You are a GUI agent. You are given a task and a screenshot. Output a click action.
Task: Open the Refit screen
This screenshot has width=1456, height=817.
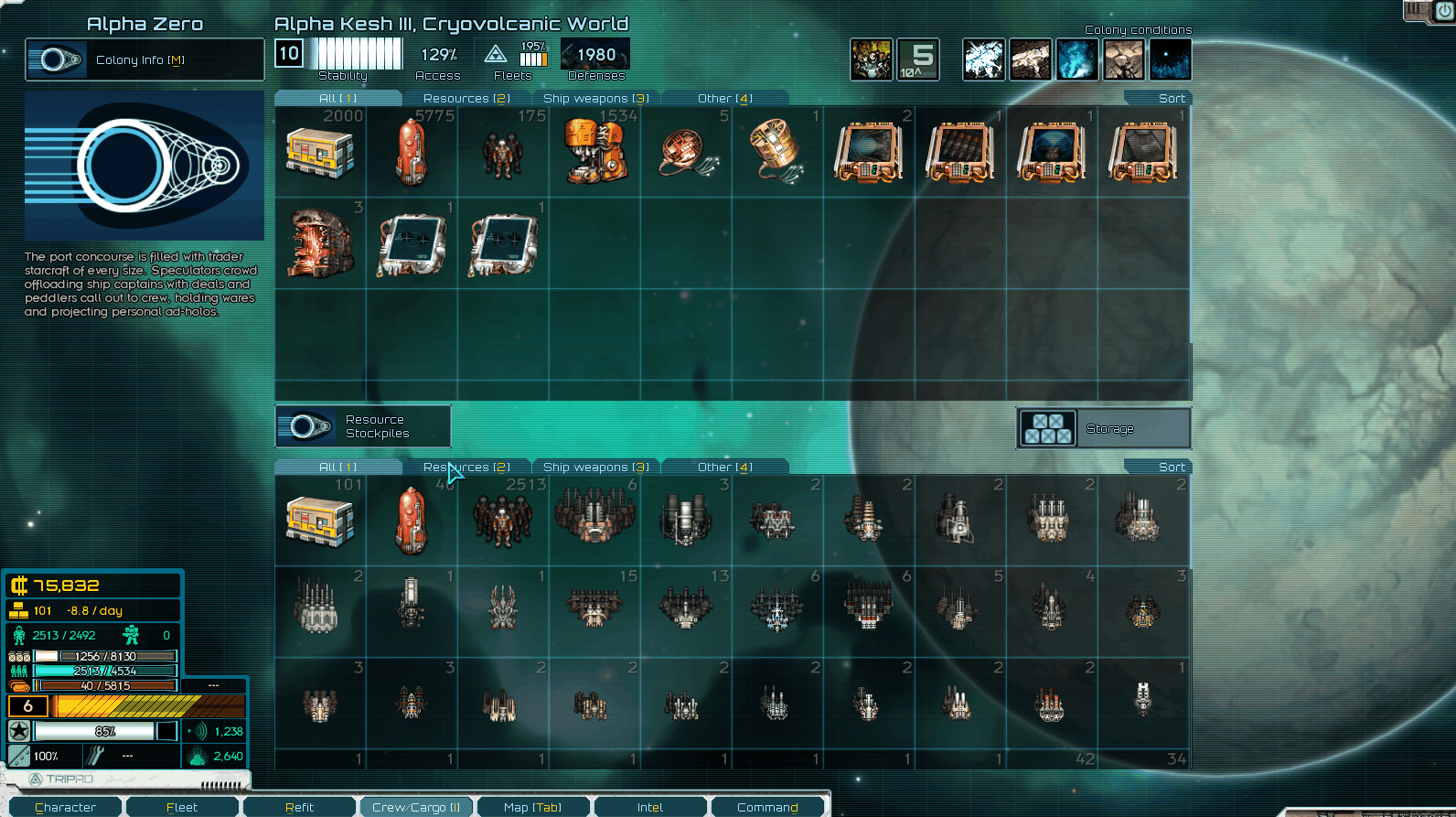(x=299, y=807)
